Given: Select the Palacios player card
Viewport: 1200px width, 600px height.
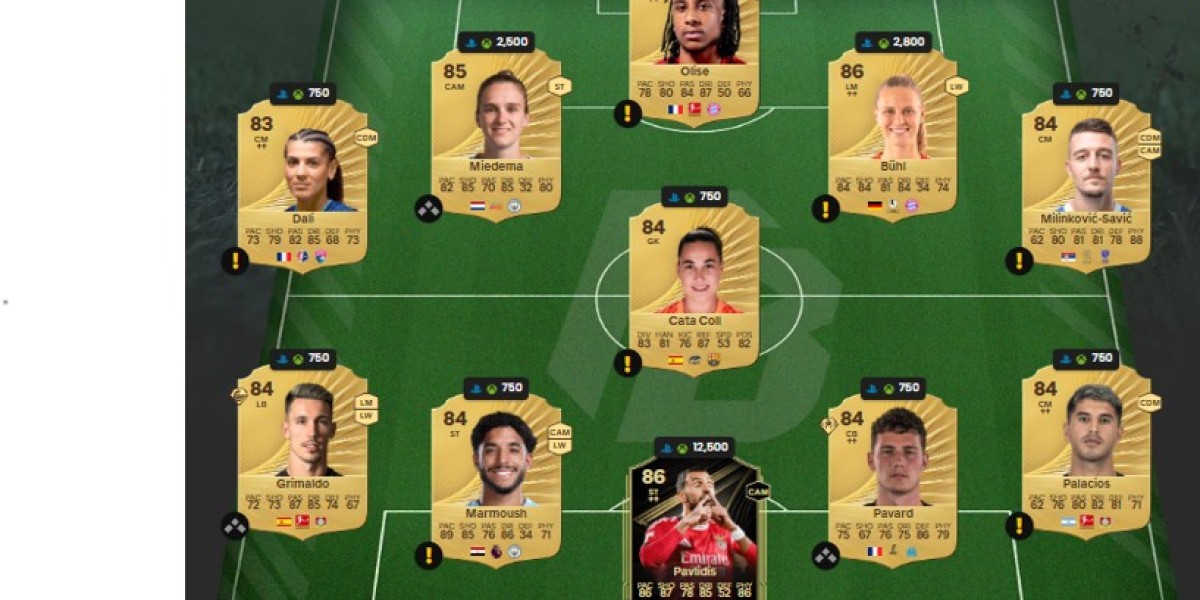Looking at the screenshot, I should pyautogui.click(x=1085, y=450).
